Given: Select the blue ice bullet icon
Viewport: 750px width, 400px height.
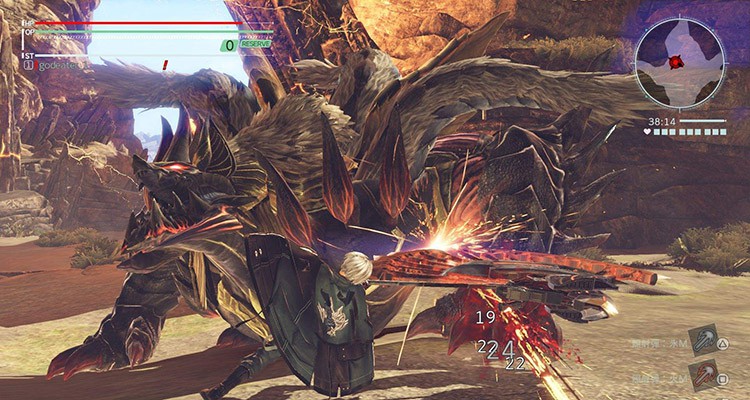Looking at the screenshot, I should click(702, 343).
